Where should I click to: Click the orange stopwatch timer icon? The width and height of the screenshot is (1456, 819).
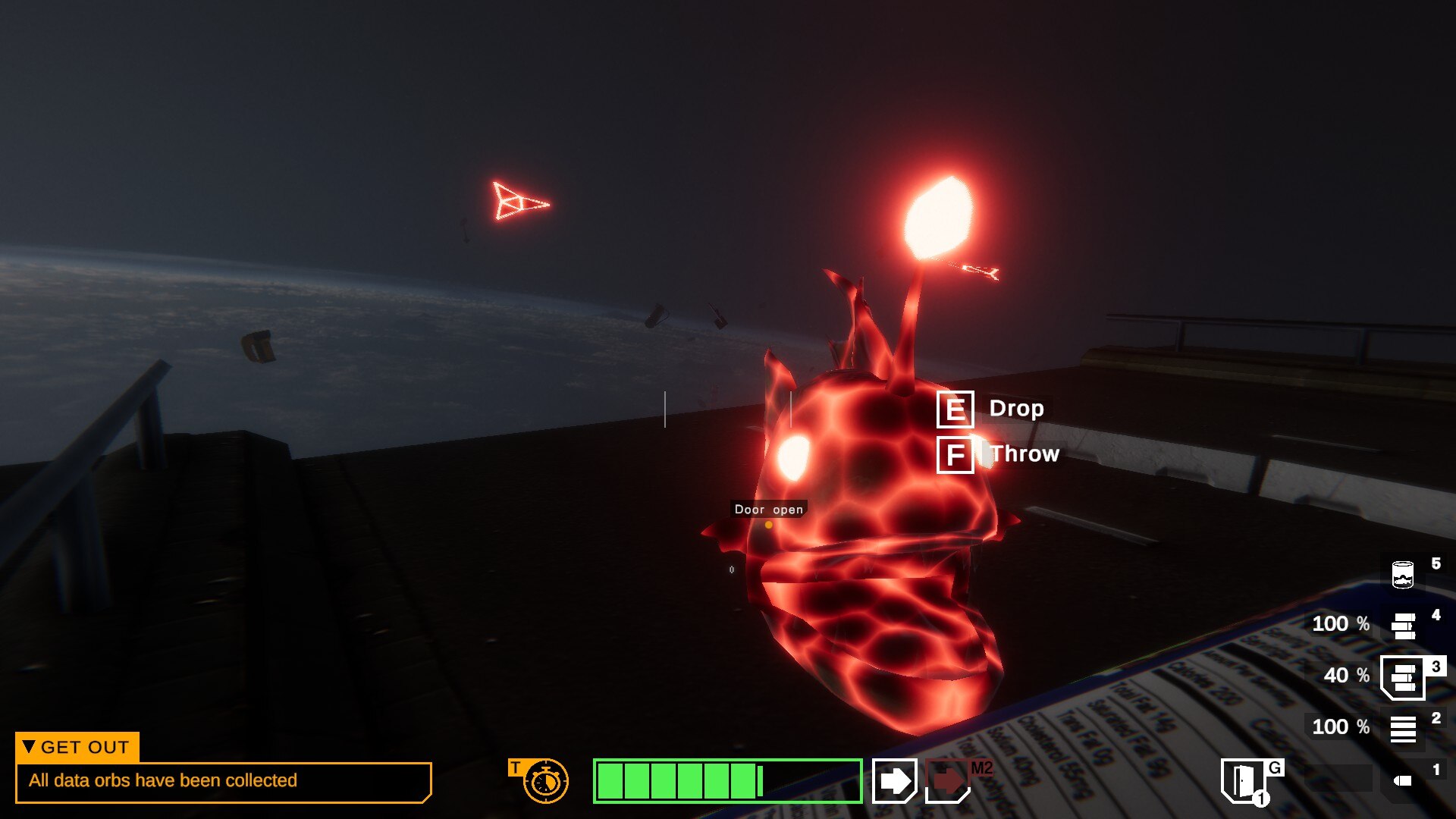click(545, 781)
